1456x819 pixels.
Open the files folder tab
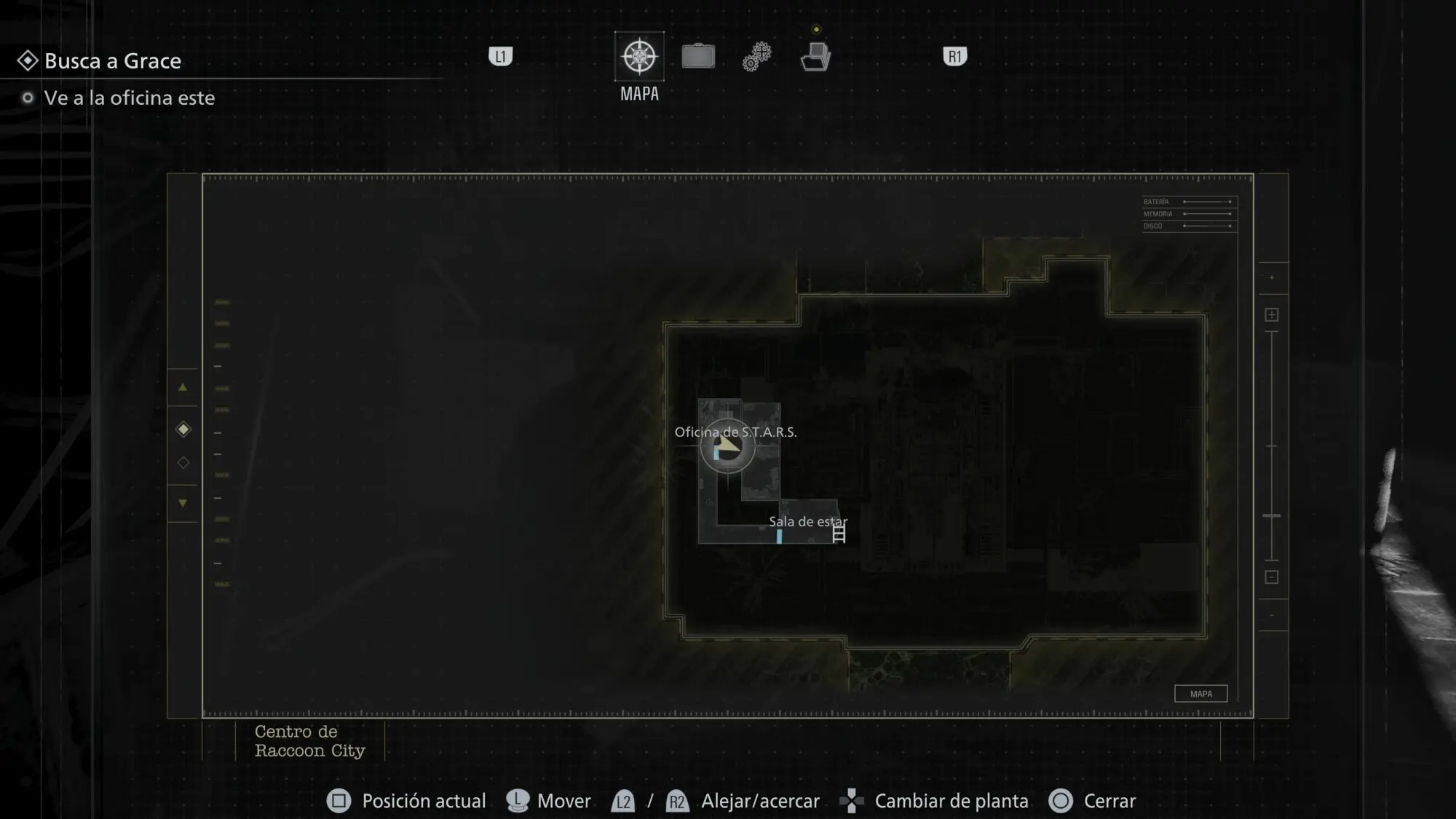[815, 57]
